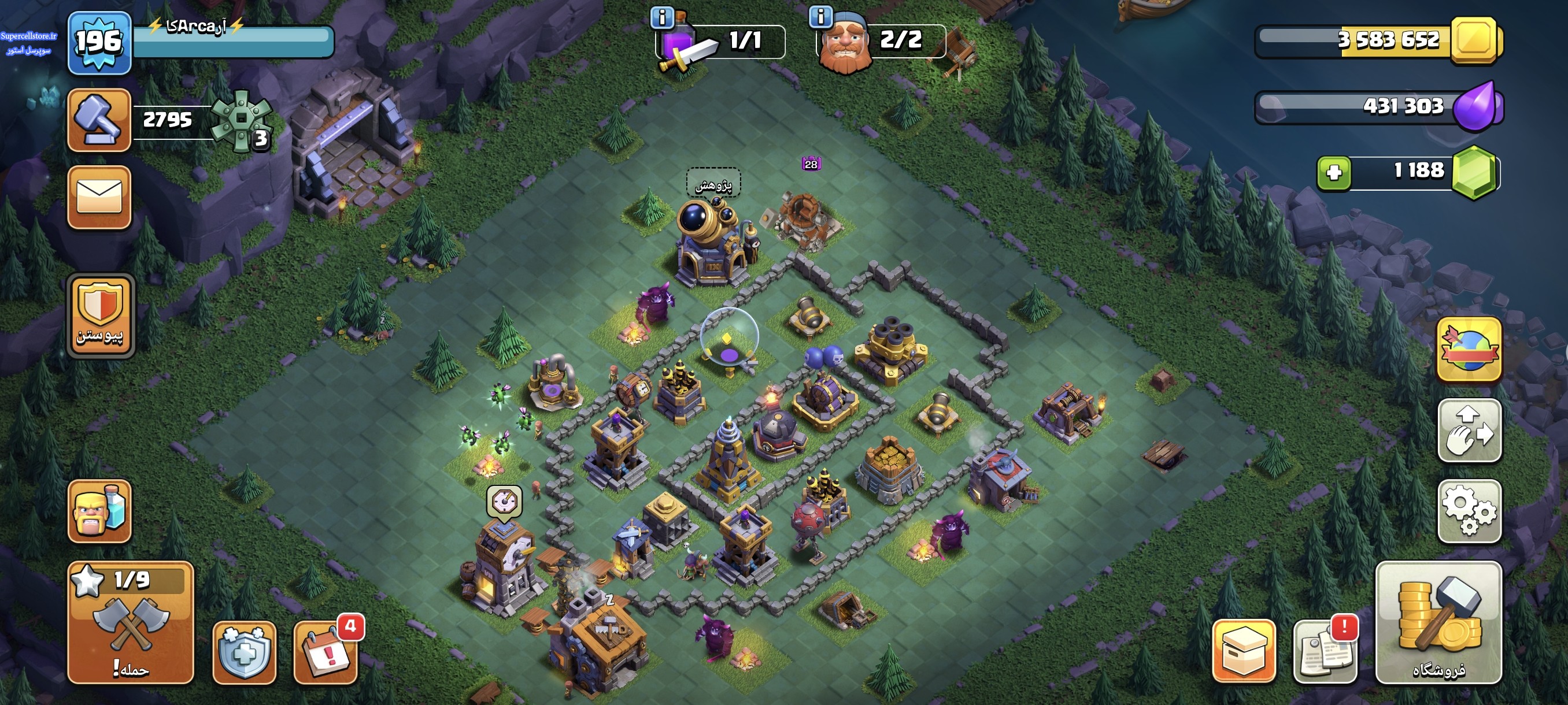Image resolution: width=1568 pixels, height=705 pixels.
Task: Activate layout edit mode hand button
Action: tap(1469, 430)
